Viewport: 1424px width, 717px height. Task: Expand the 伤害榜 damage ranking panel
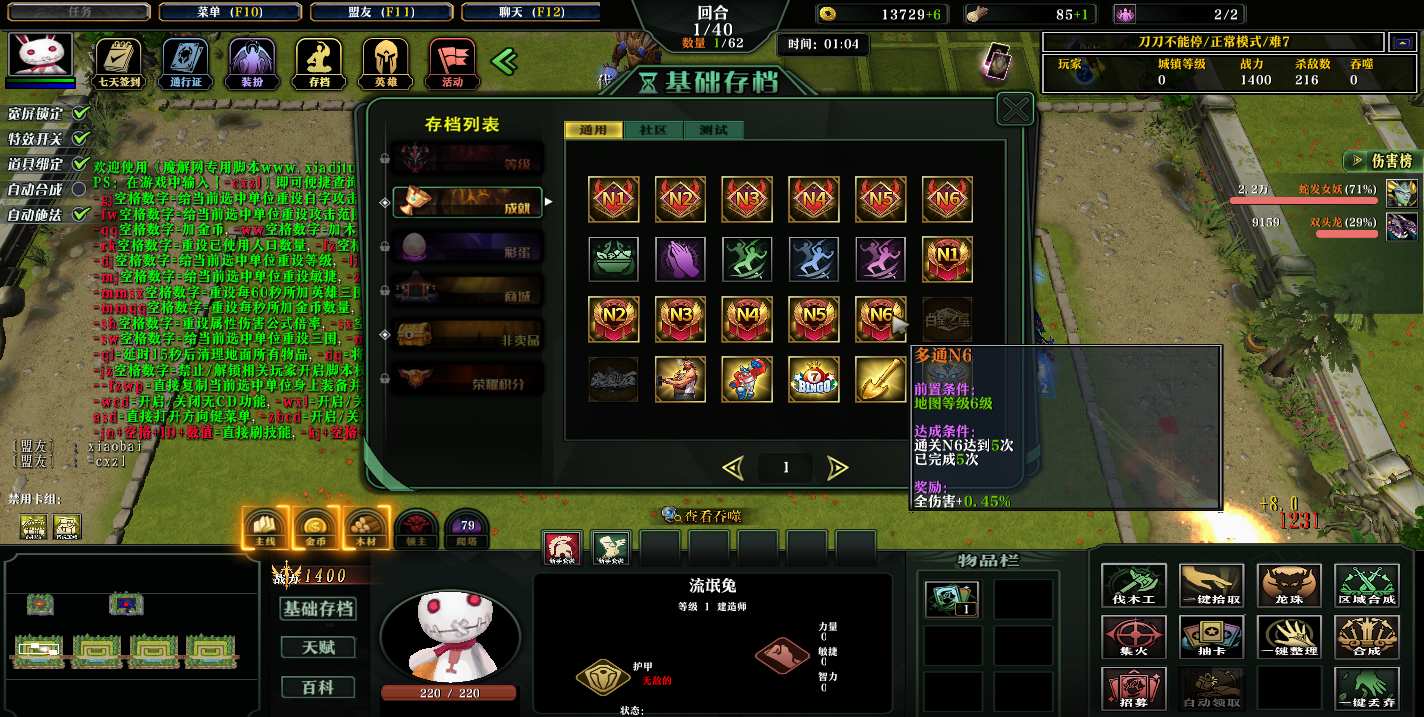pyautogui.click(x=1381, y=160)
